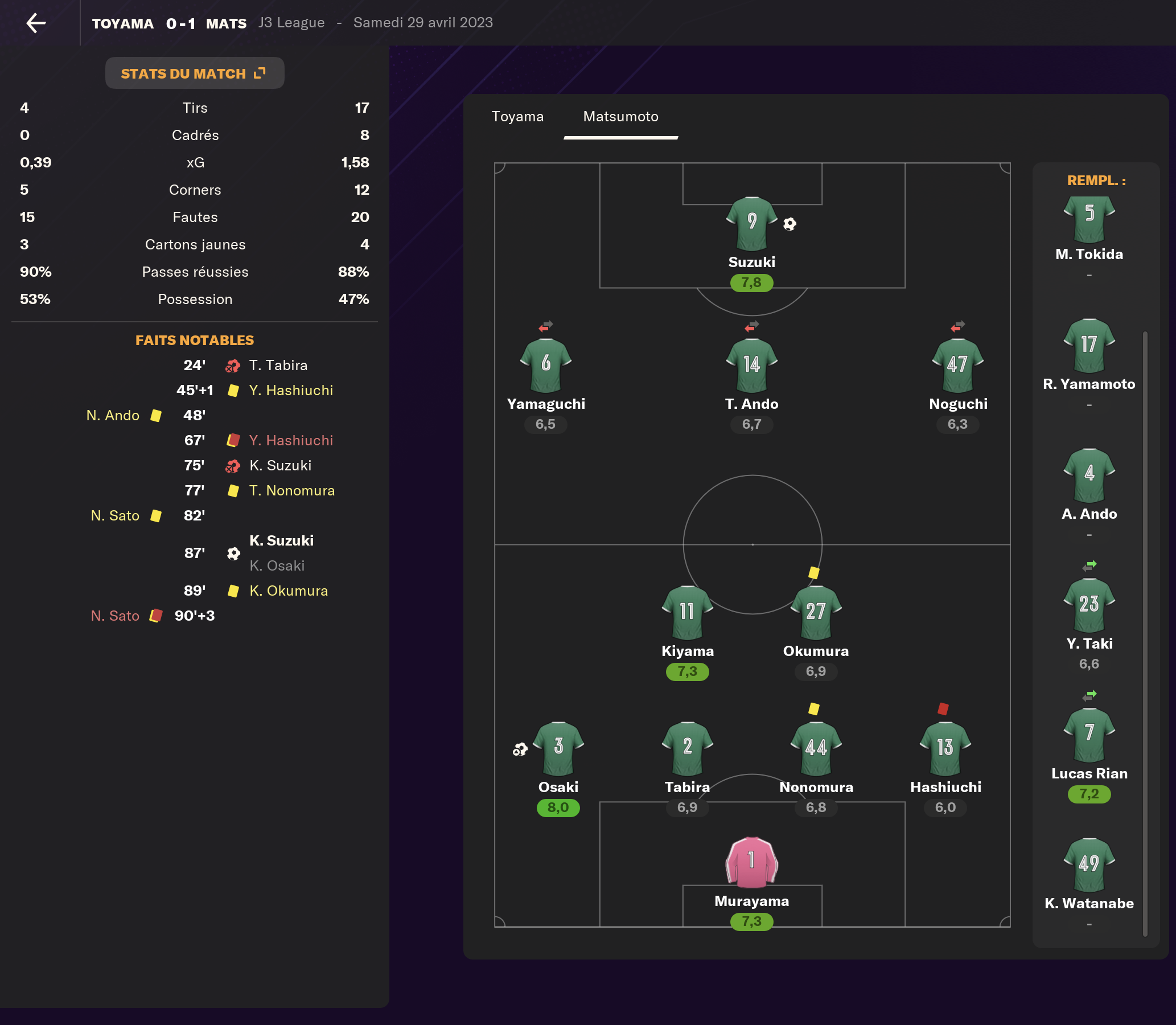Click the 87' K. Suzuki goal event
Viewport: 1176px width, 1025px height.
pos(281,541)
